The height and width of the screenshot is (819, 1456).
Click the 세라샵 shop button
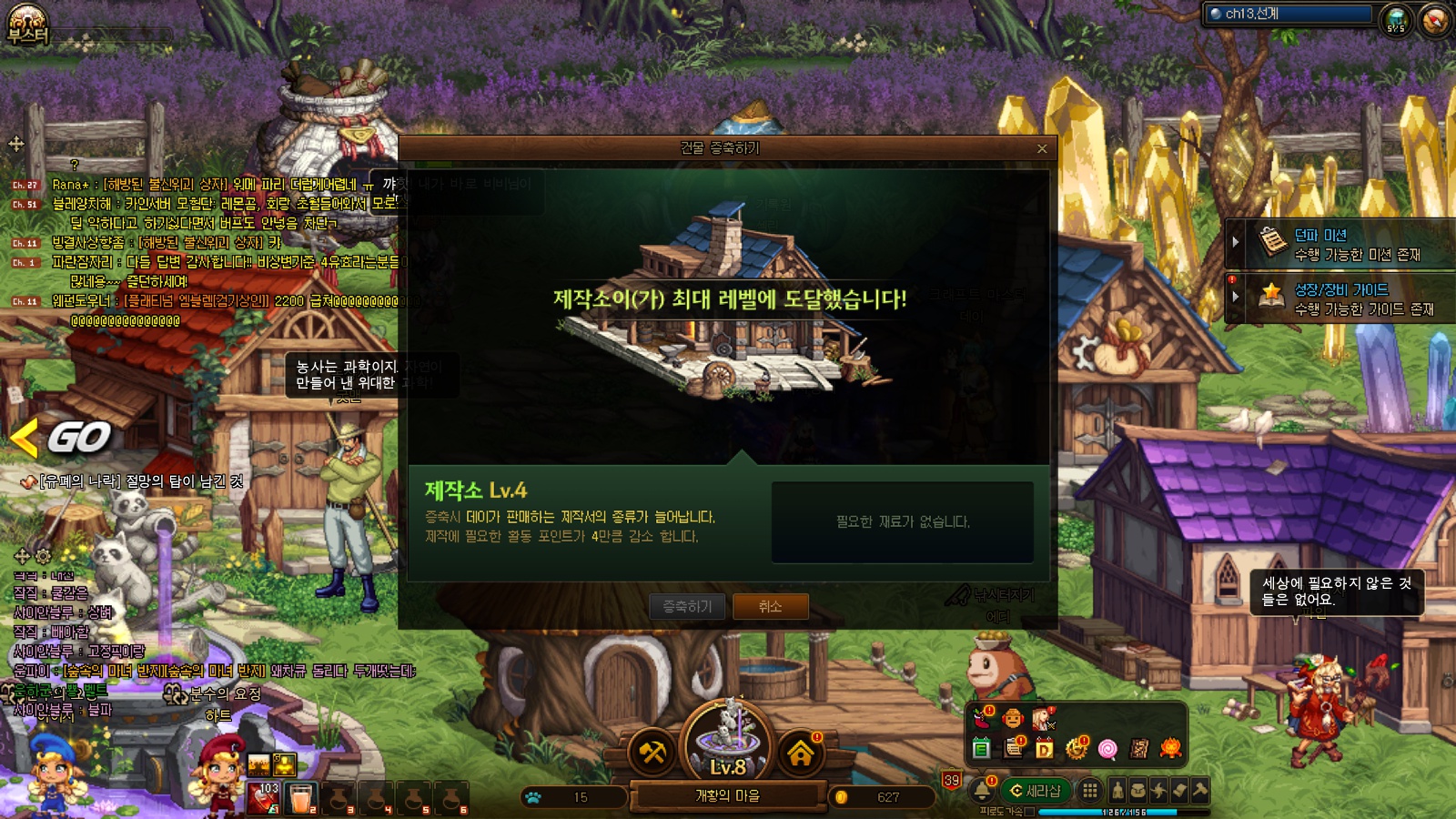coord(1035,791)
